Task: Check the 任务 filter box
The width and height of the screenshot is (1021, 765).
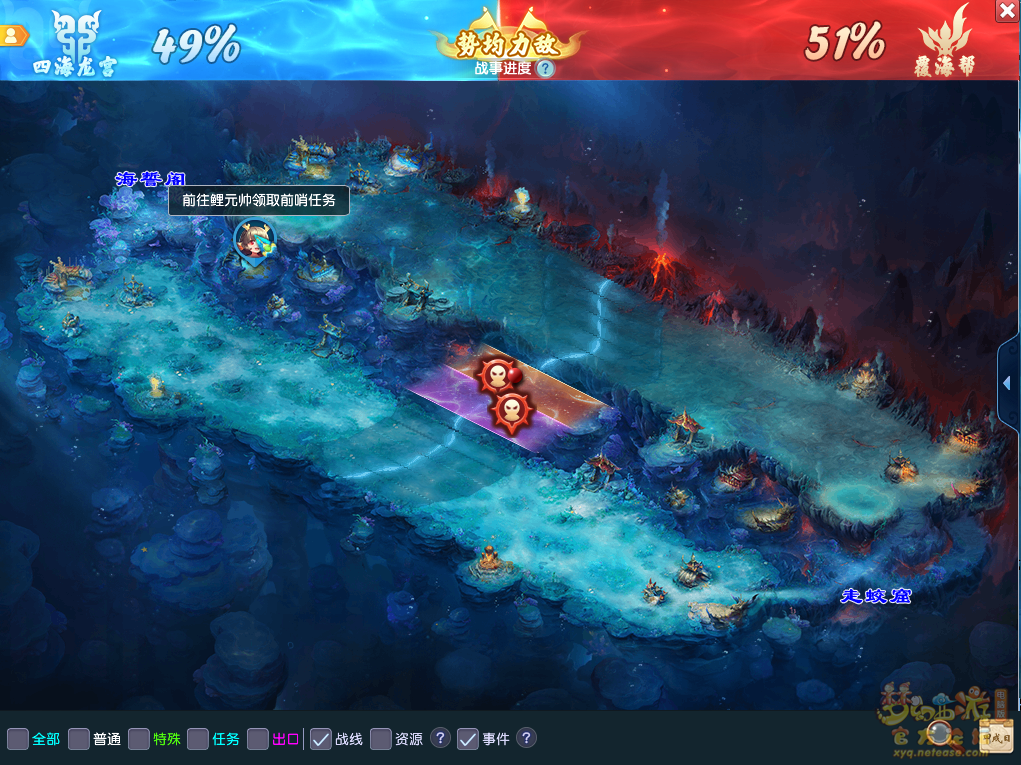Action: [x=198, y=739]
